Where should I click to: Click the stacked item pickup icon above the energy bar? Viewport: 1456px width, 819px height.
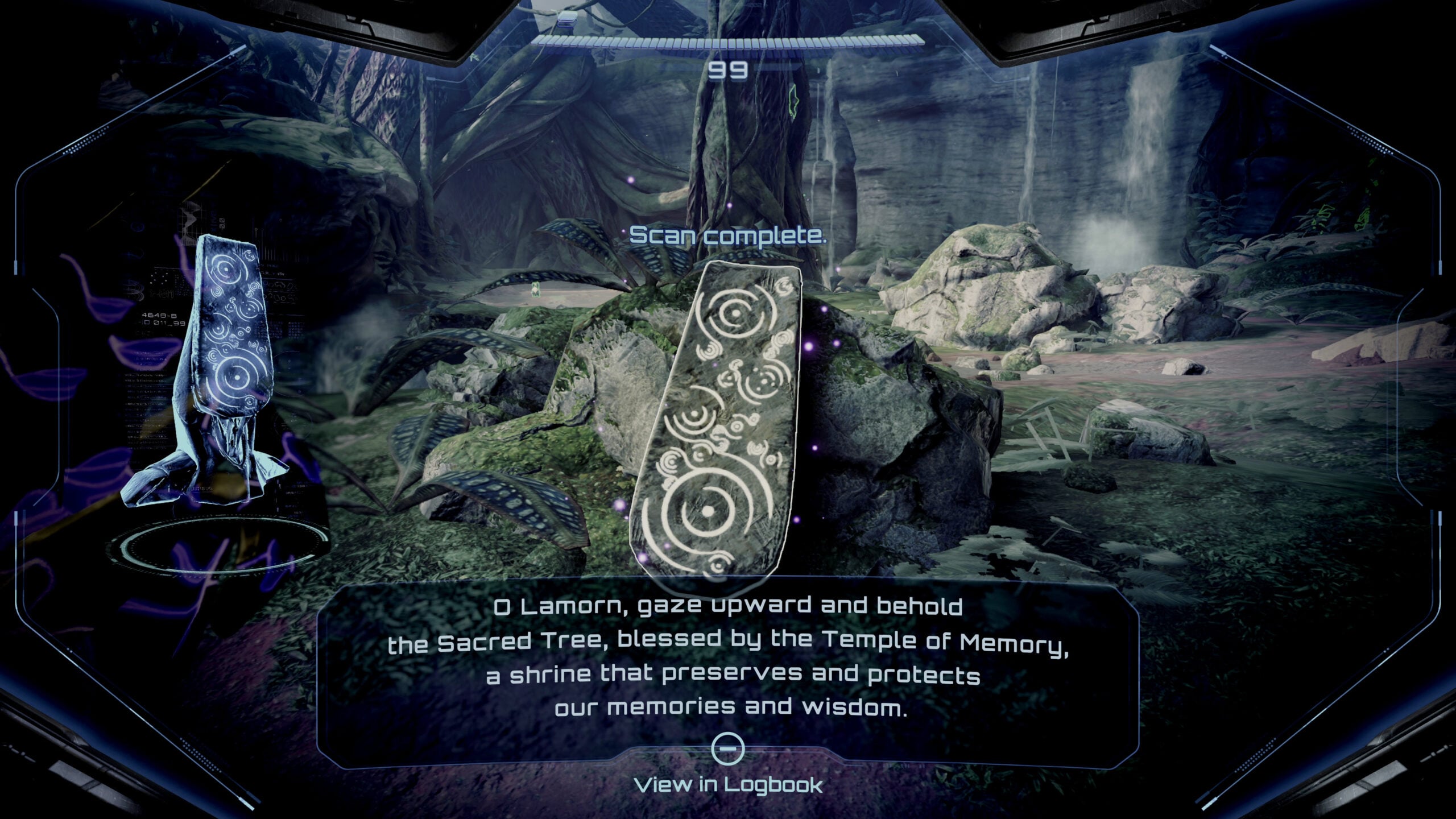pos(567,19)
